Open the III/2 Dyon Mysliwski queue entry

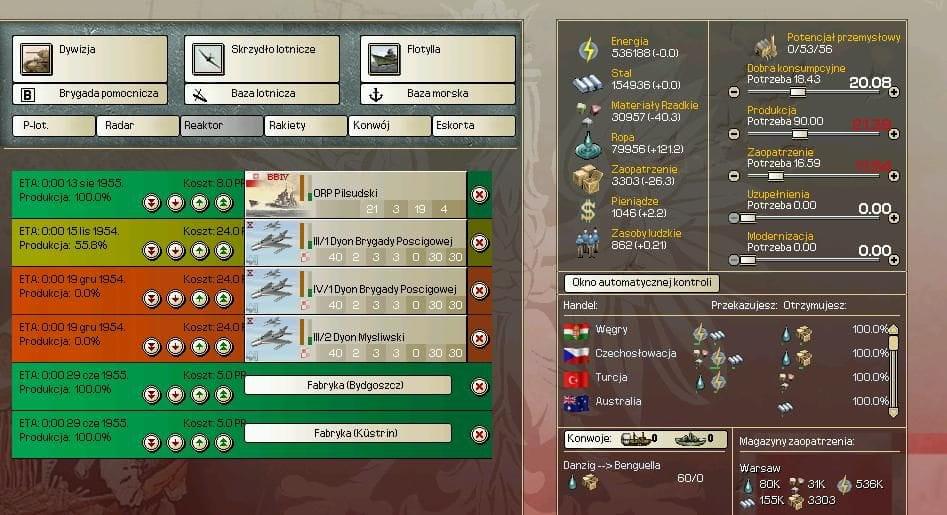(355, 338)
